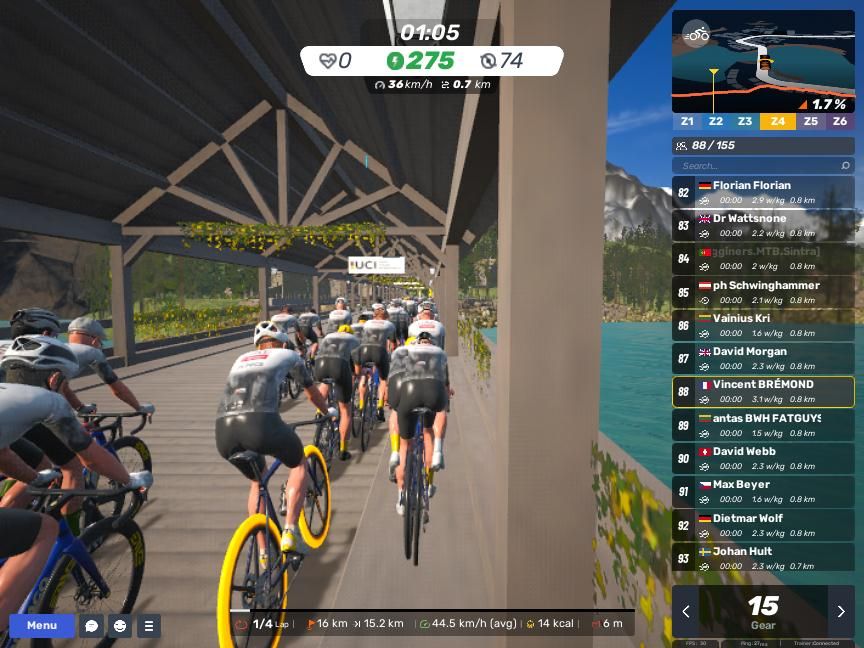Select Johan Hult in the rider list
864x648 pixels.
click(x=763, y=558)
